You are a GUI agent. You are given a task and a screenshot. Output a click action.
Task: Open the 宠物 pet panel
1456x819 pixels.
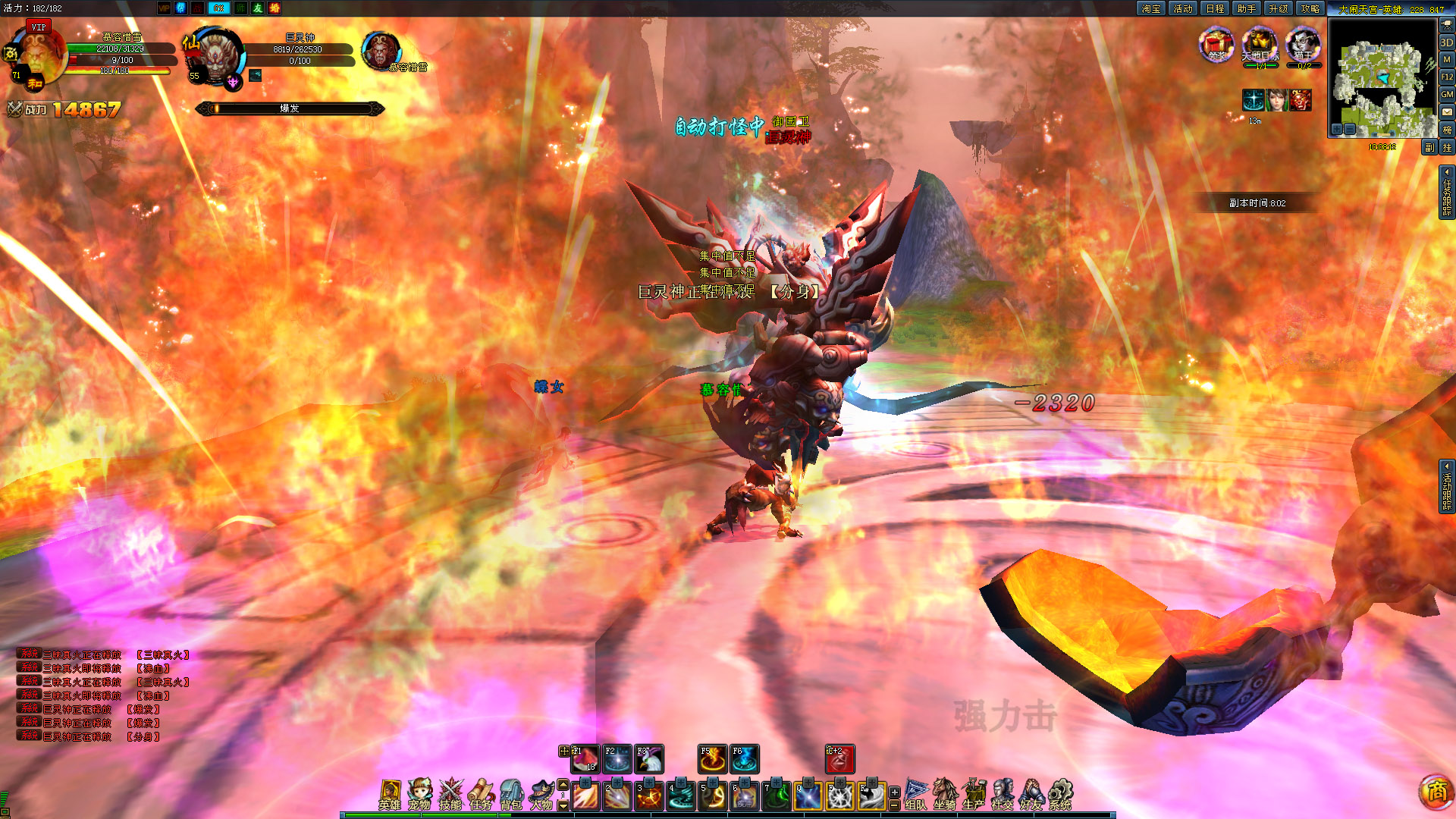(x=419, y=794)
